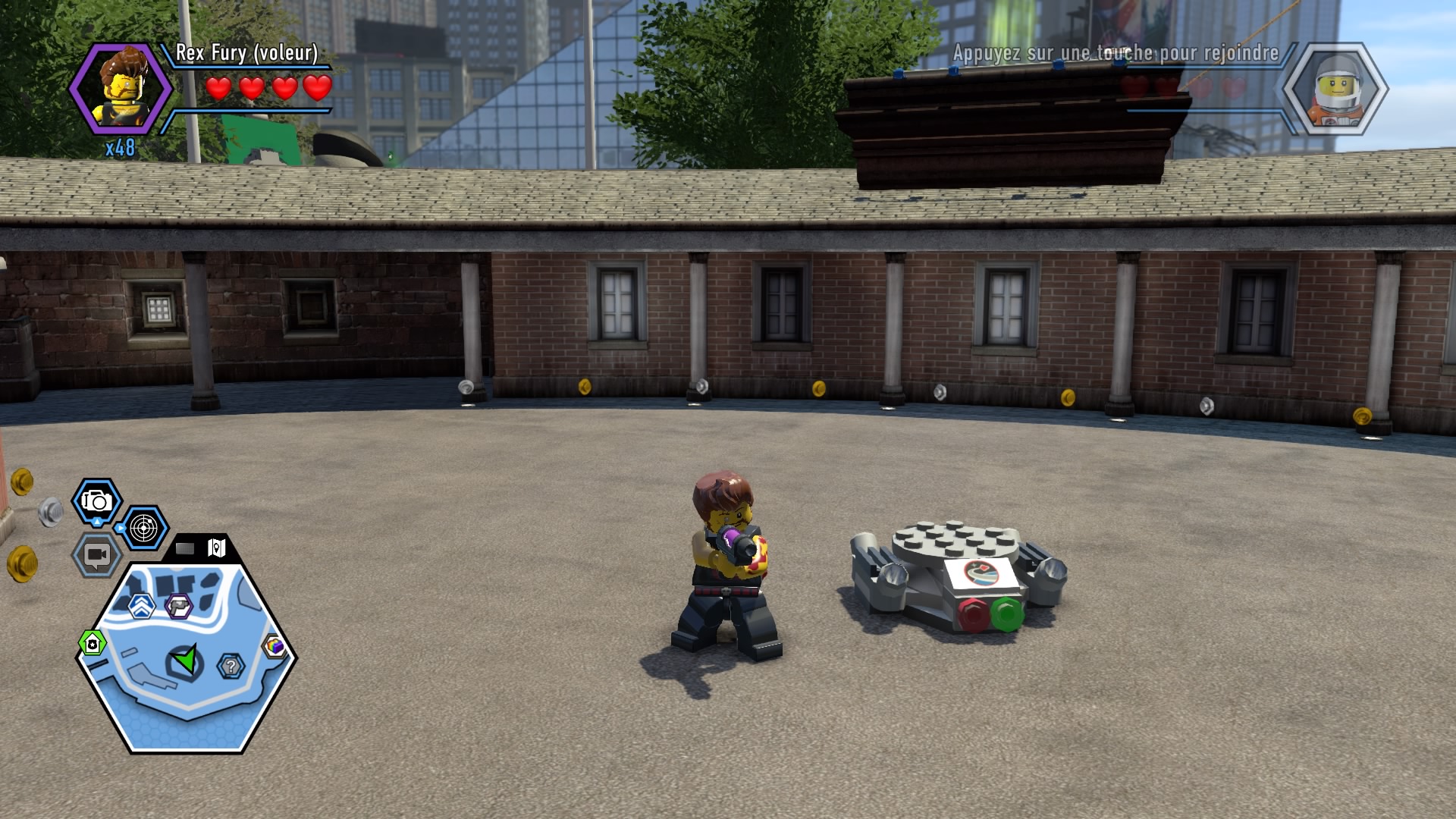Click the green player arrow on minimap
Image resolution: width=1456 pixels, height=819 pixels.
pos(185,661)
